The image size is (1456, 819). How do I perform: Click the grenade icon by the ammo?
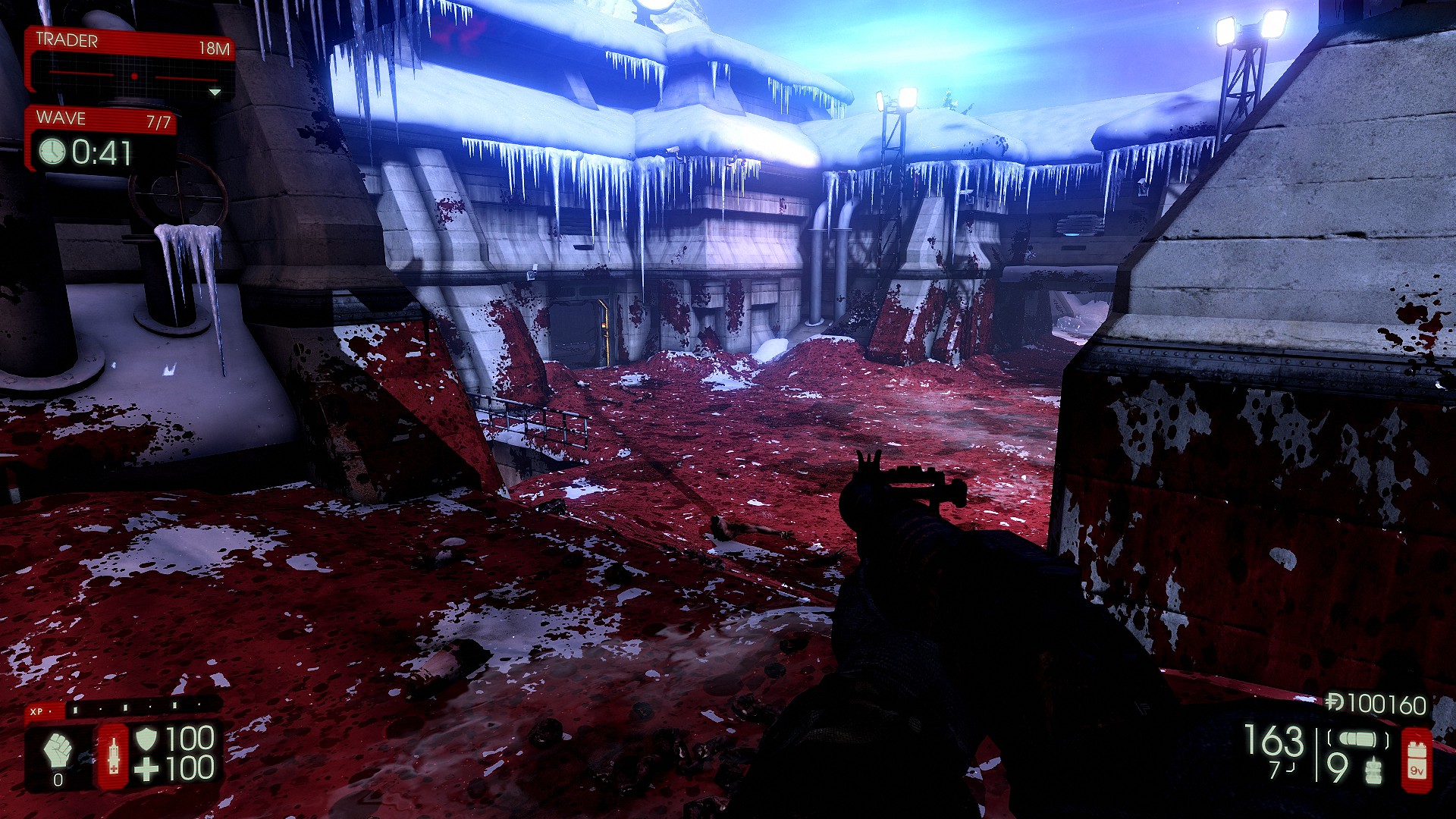1373,770
